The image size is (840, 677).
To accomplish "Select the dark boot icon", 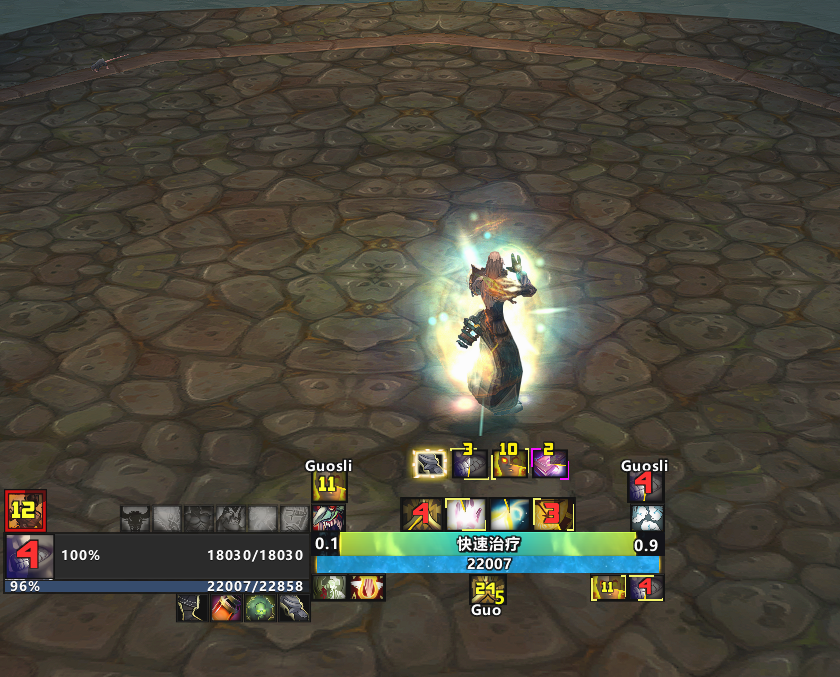I will tap(193, 607).
